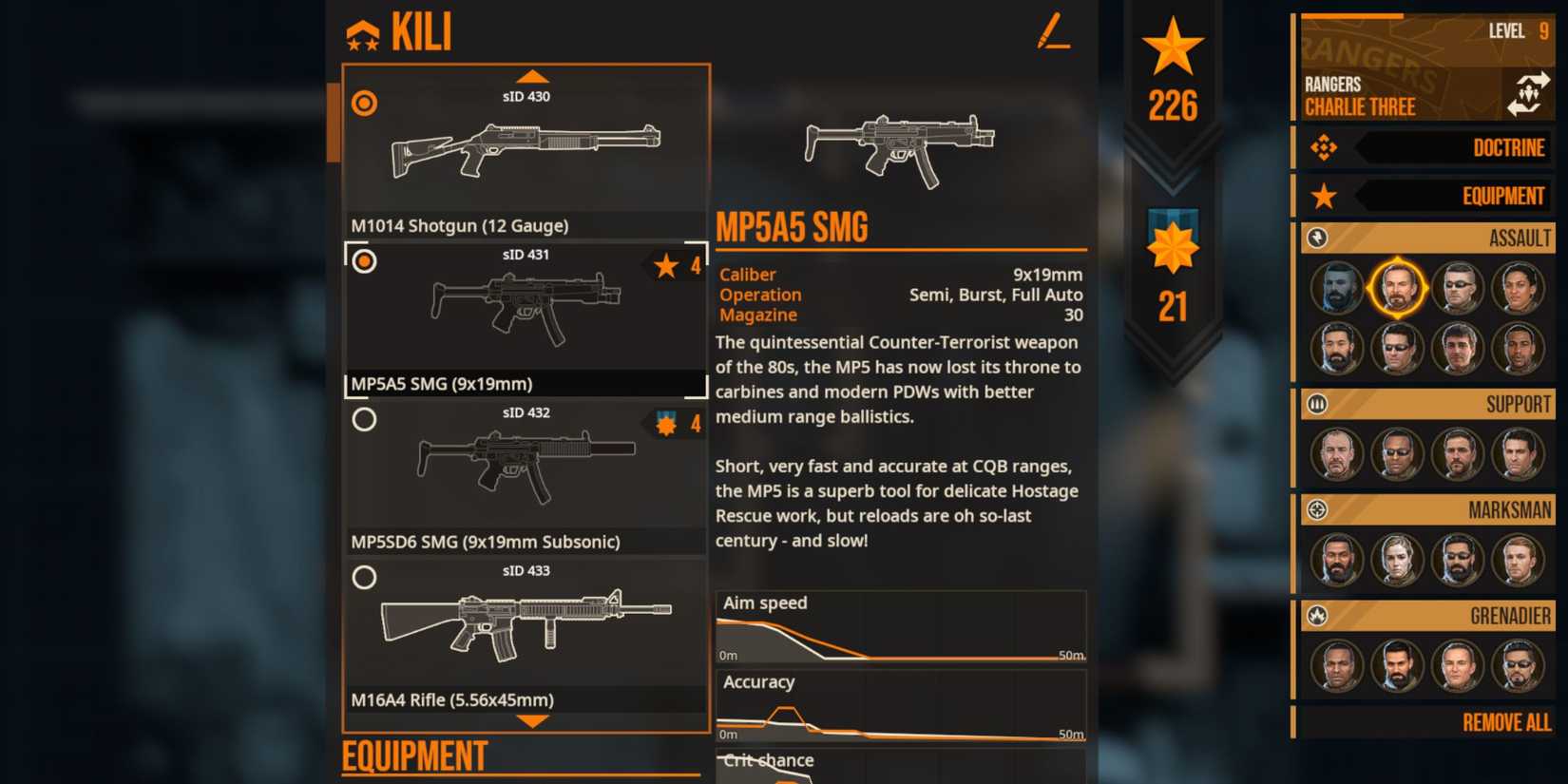Select the Assault class grenade icon
The width and height of the screenshot is (1568, 784).
[1316, 239]
